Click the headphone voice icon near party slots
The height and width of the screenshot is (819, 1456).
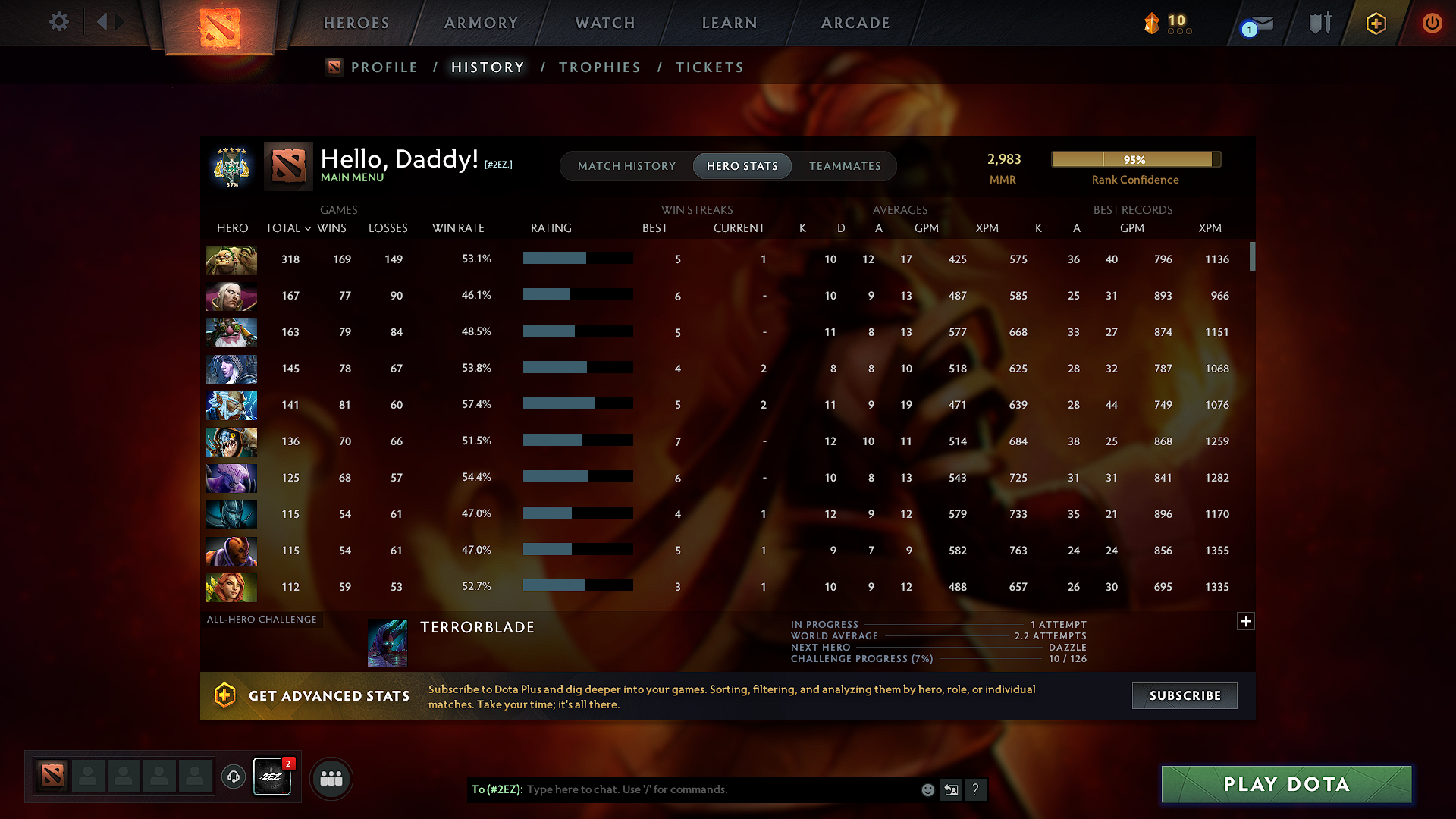point(233,777)
